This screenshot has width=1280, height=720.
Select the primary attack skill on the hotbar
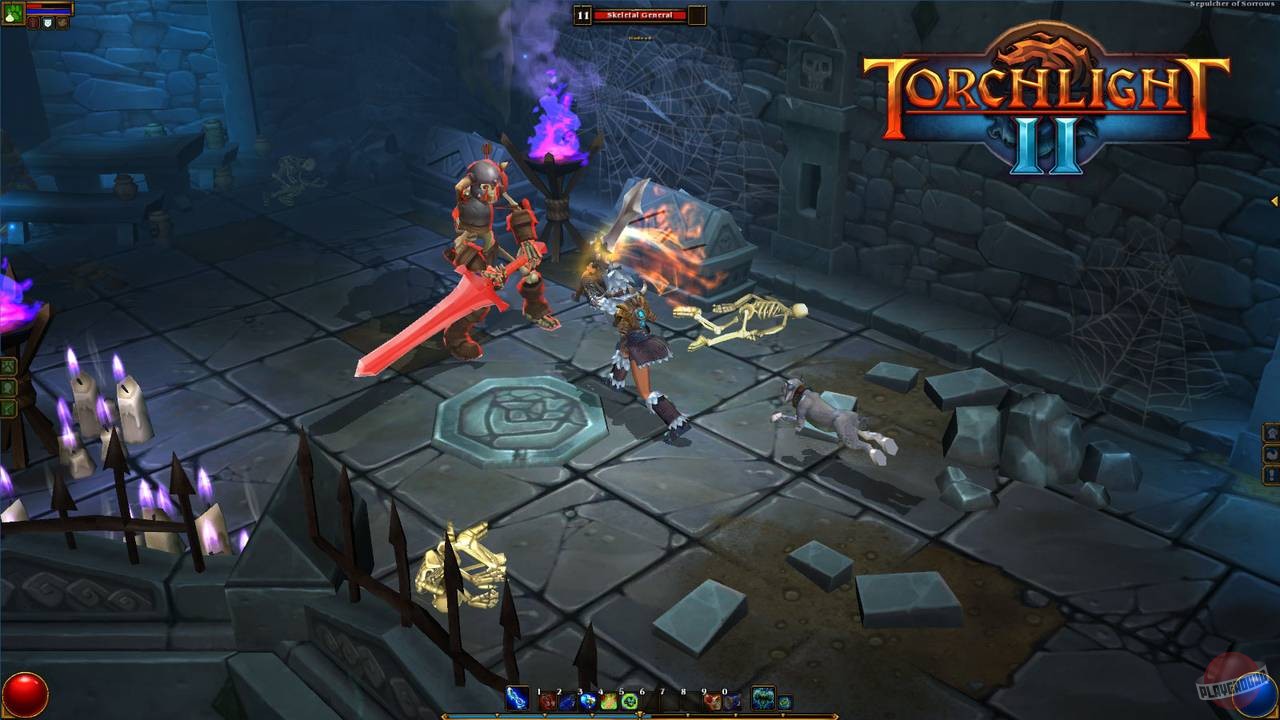517,700
